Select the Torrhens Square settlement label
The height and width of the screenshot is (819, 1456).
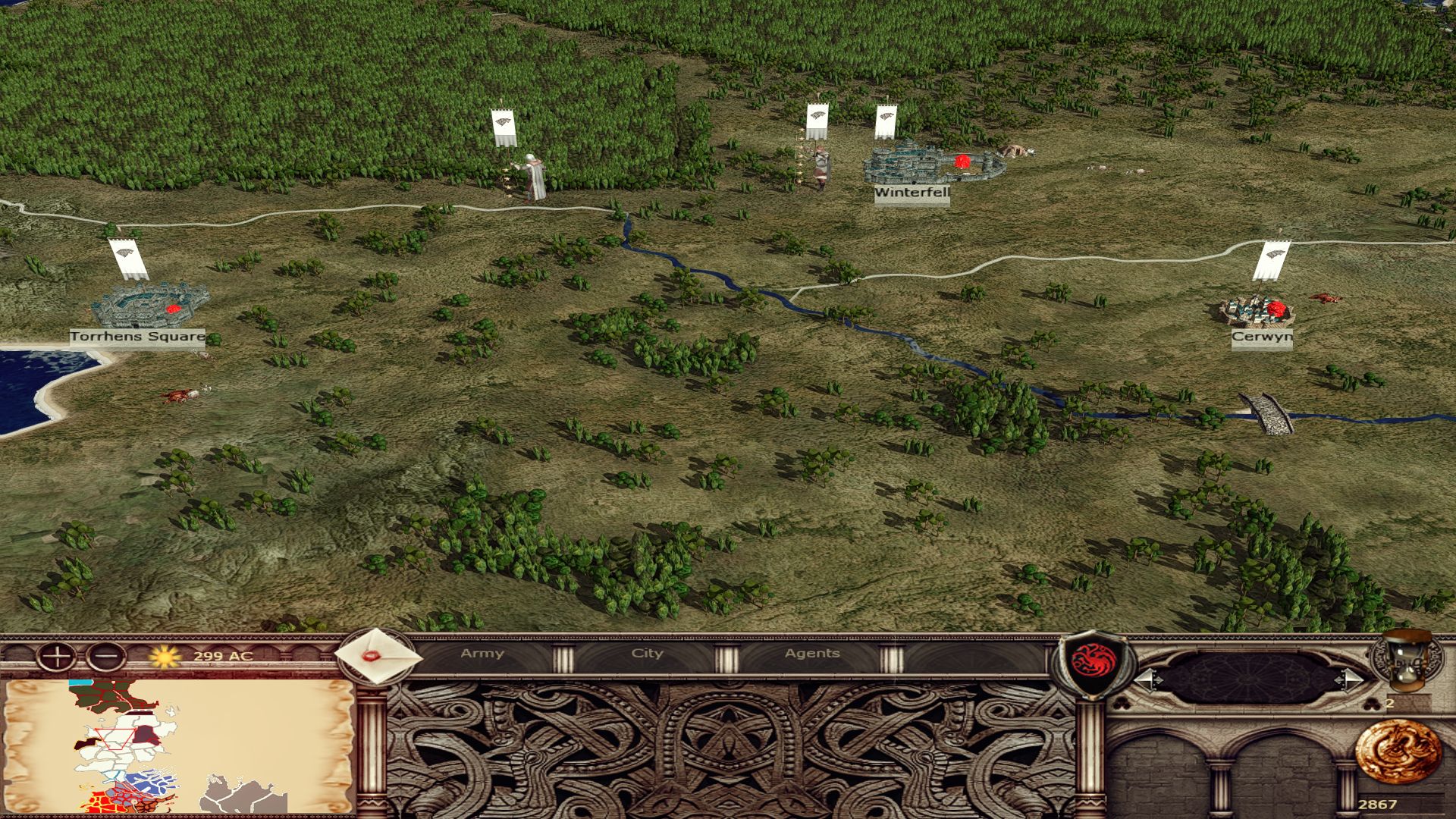pos(137,337)
